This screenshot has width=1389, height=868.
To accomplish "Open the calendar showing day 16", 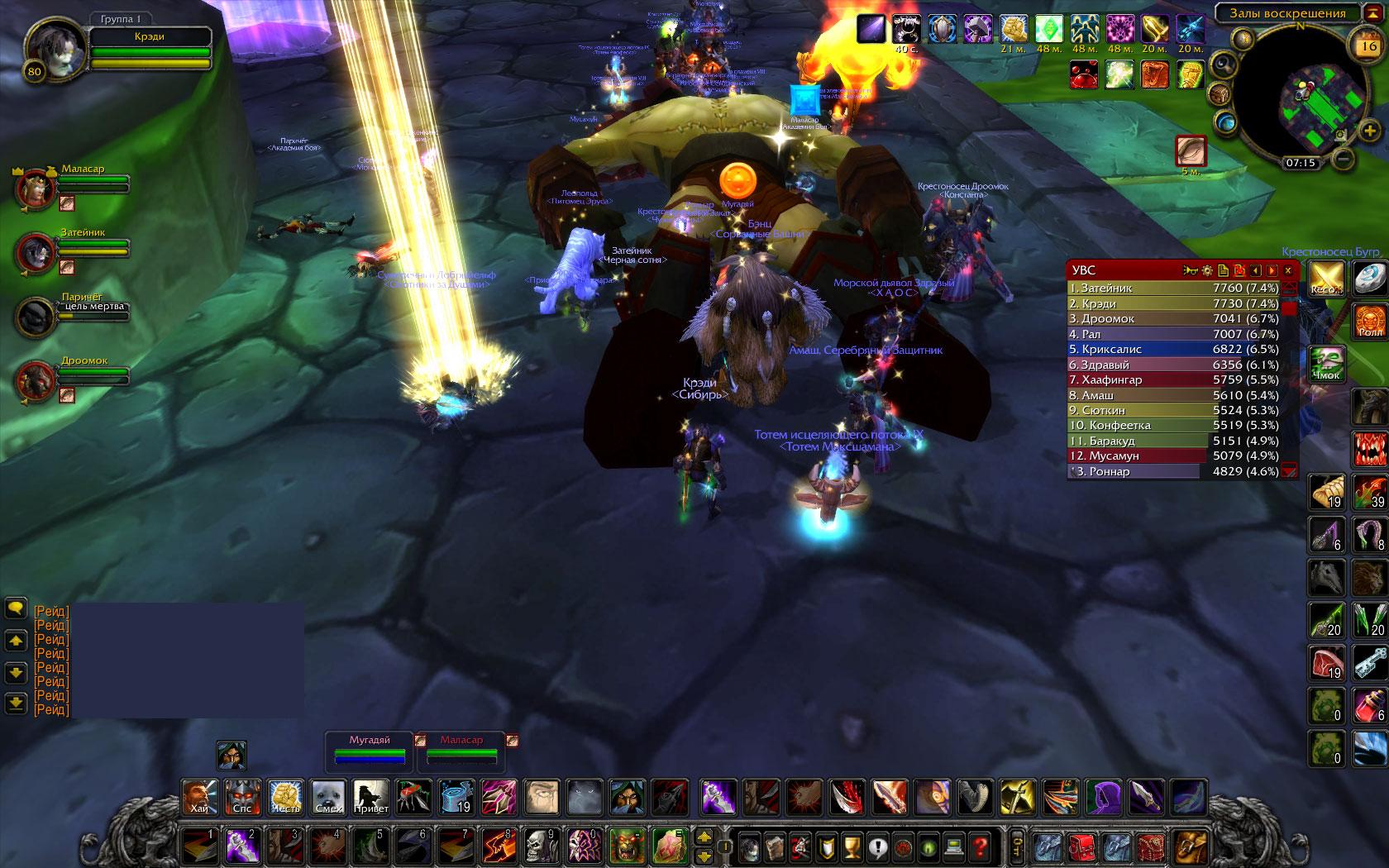I will click(1368, 46).
